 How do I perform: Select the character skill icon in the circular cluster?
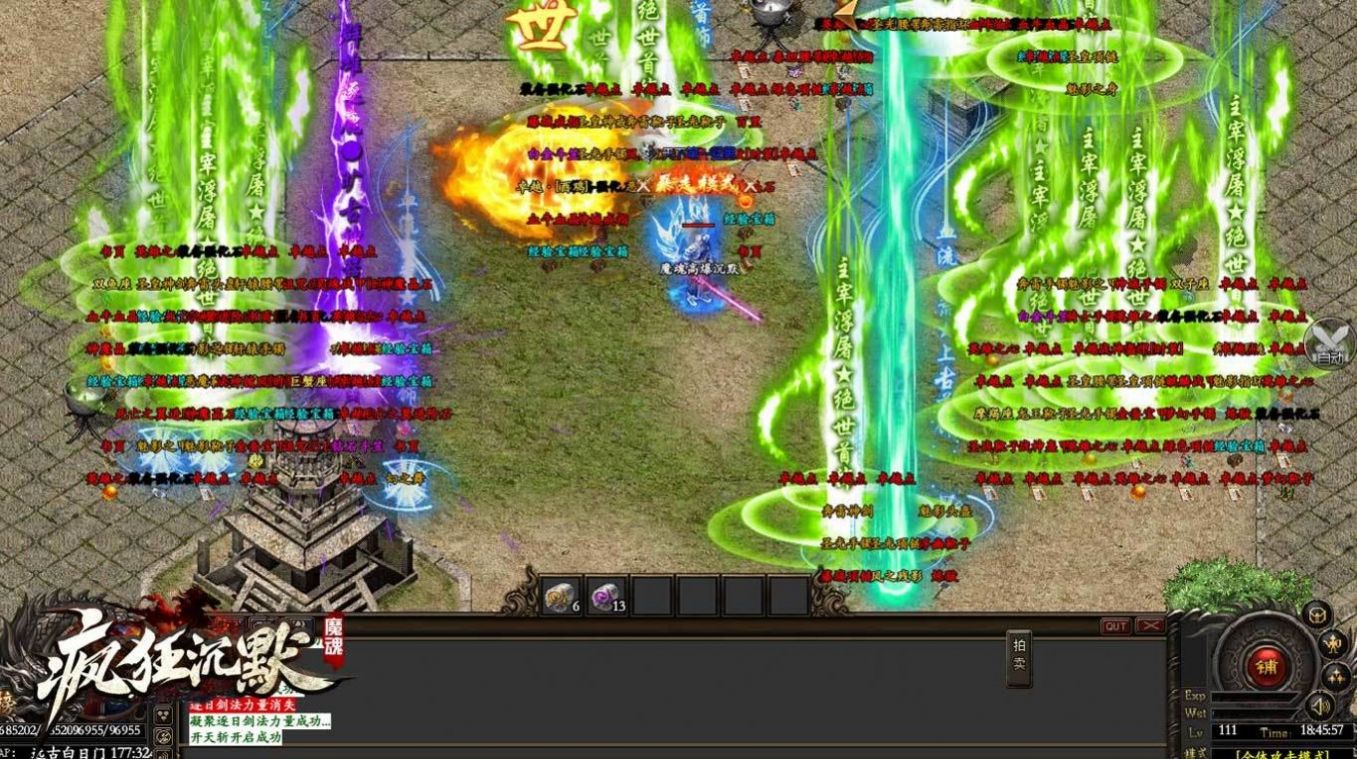click(x=1333, y=643)
